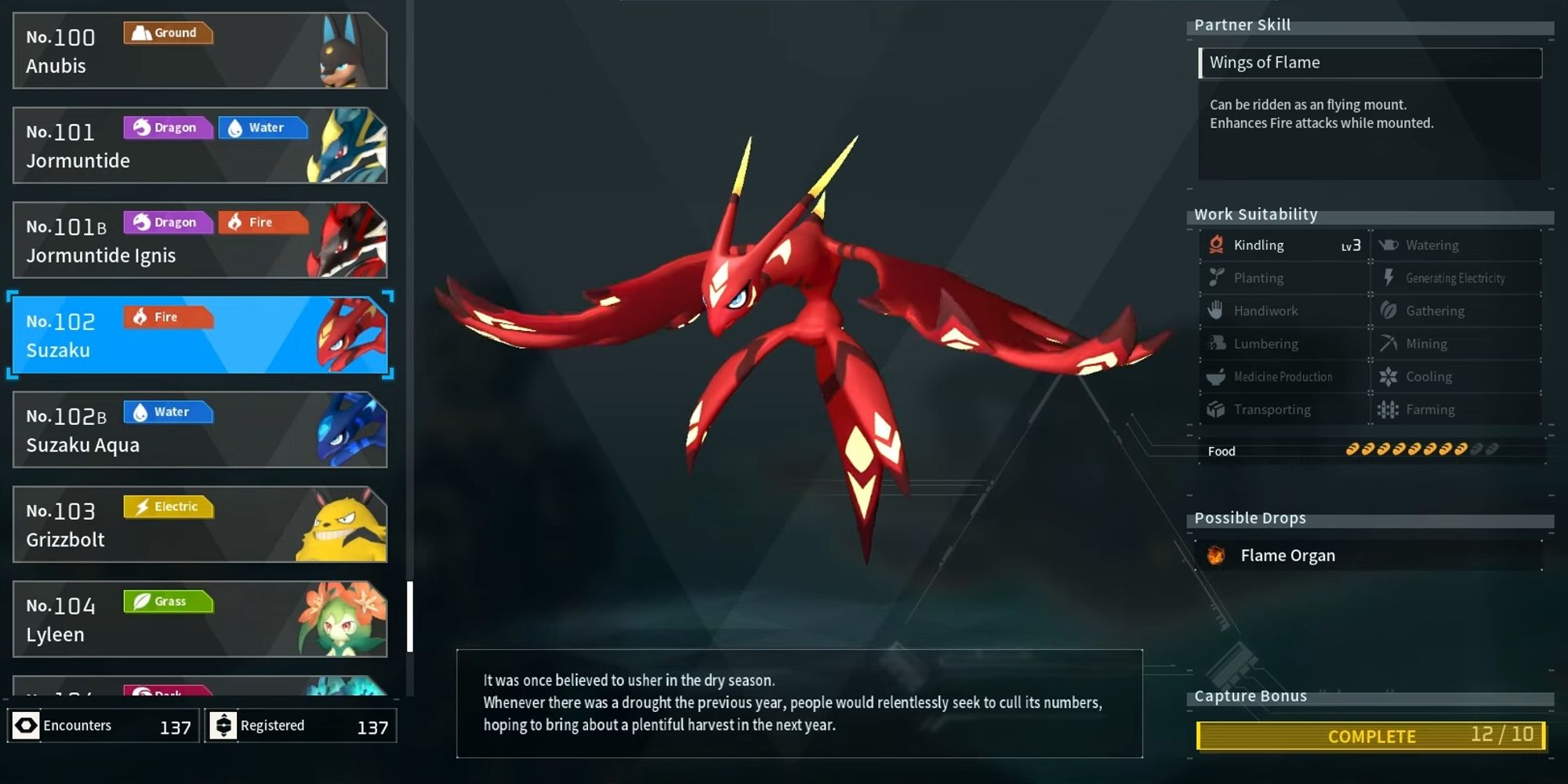This screenshot has height=784, width=1568.
Task: Click the Watering work suitability icon
Action: tap(1389, 245)
